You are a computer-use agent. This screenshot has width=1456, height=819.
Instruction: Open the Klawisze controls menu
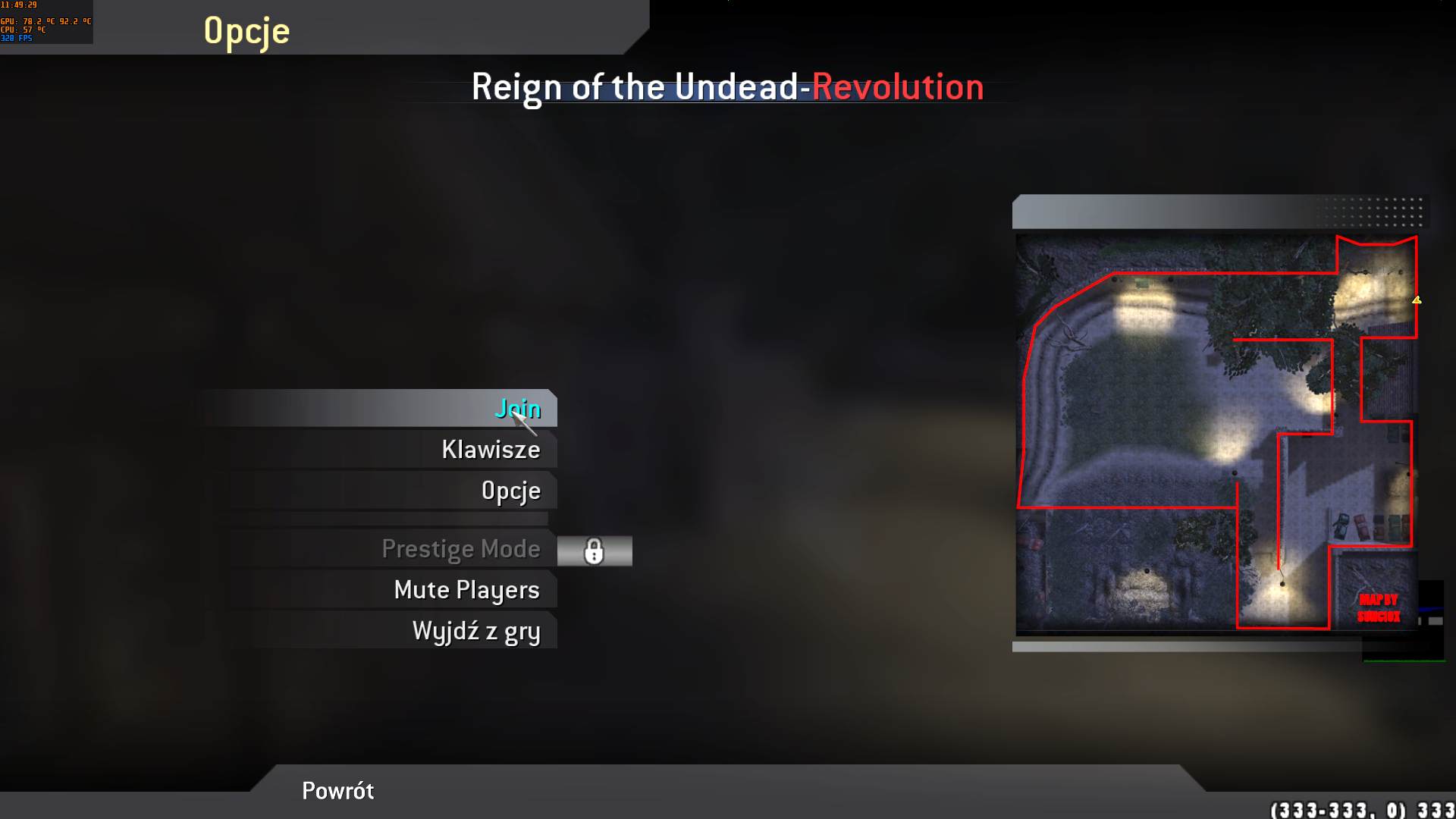point(491,450)
